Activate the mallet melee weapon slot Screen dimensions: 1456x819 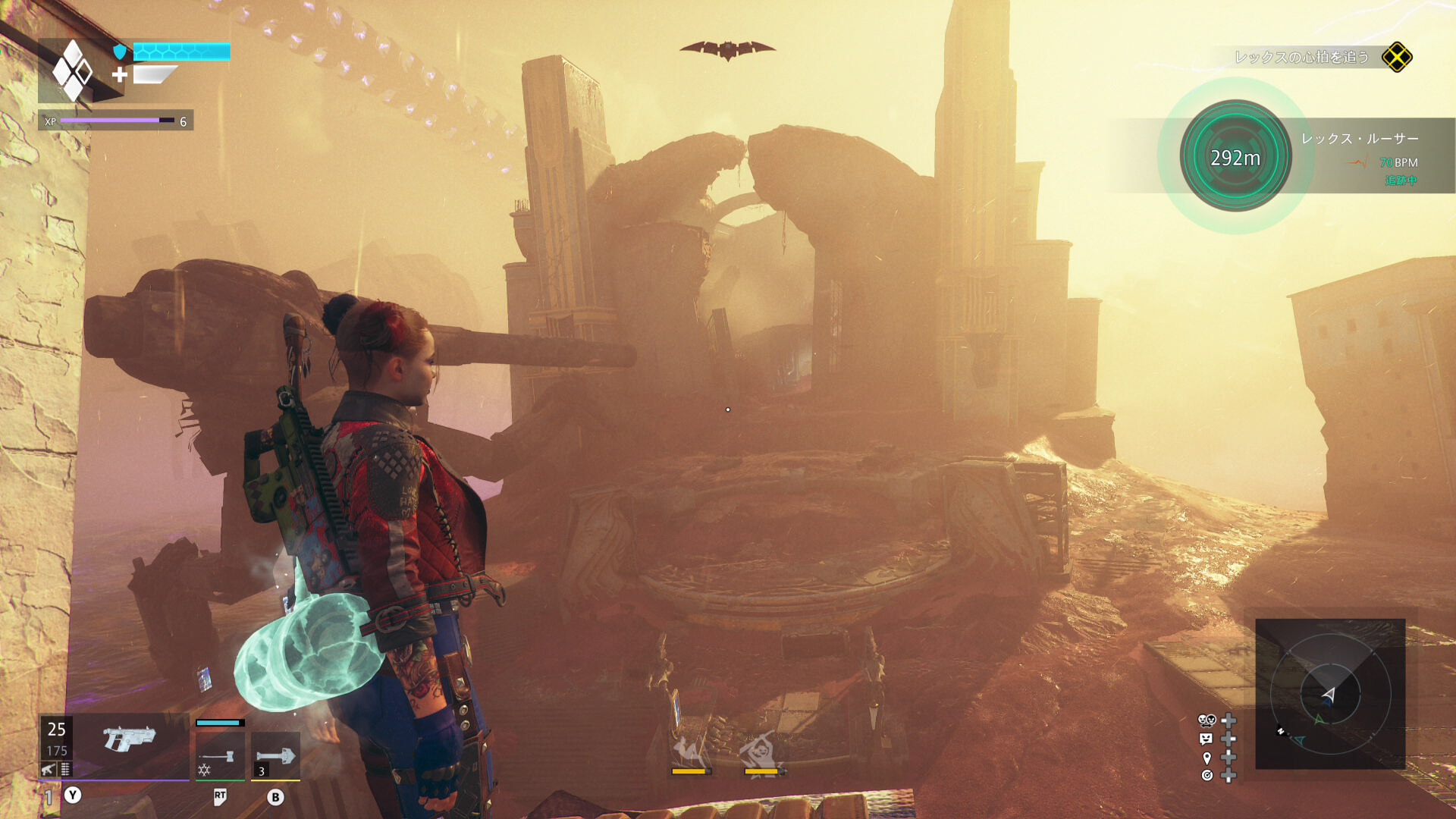220,755
